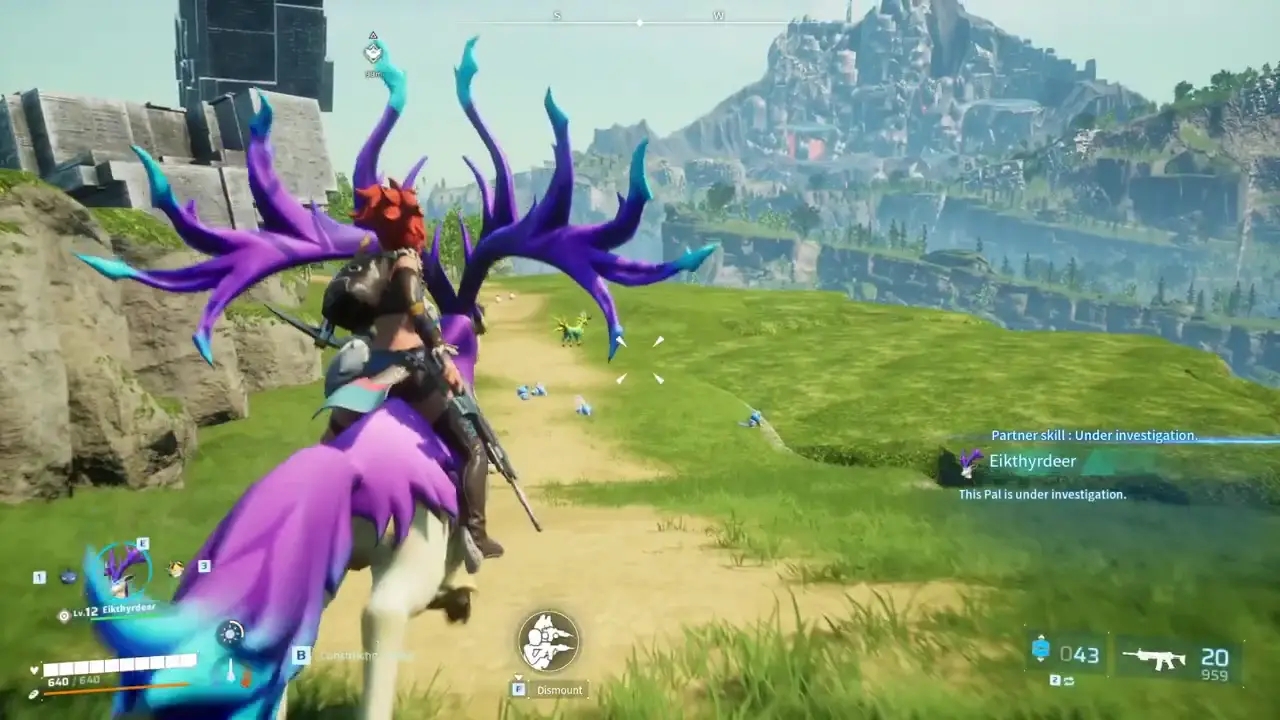Click the targeting reticle icon next to Lv.12
This screenshot has width=1280, height=720.
click(64, 614)
